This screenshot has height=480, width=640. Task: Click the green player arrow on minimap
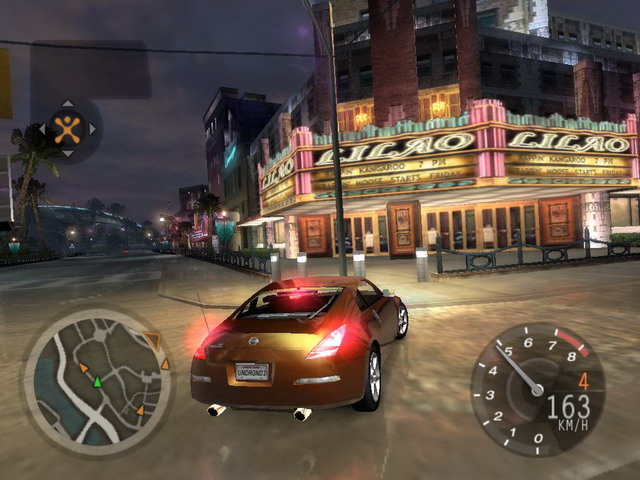click(97, 382)
